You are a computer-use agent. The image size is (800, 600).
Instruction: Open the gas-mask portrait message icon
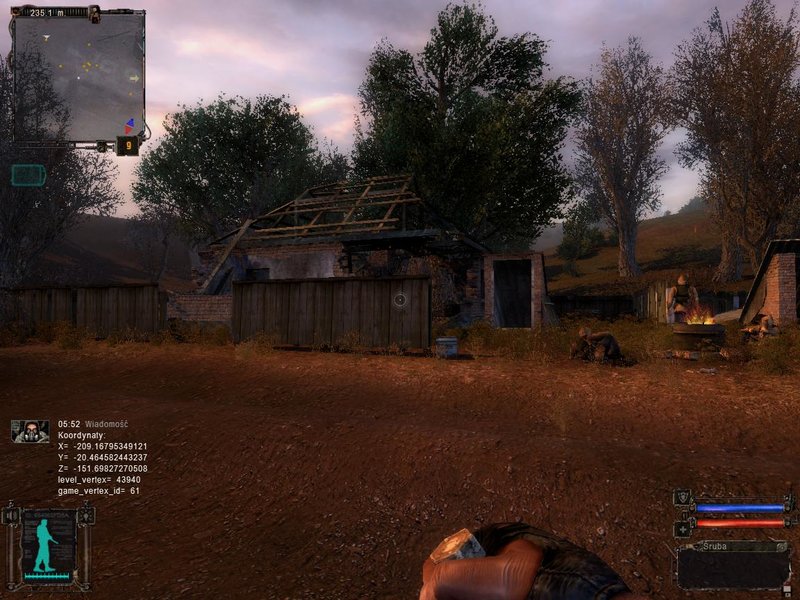[x=30, y=431]
